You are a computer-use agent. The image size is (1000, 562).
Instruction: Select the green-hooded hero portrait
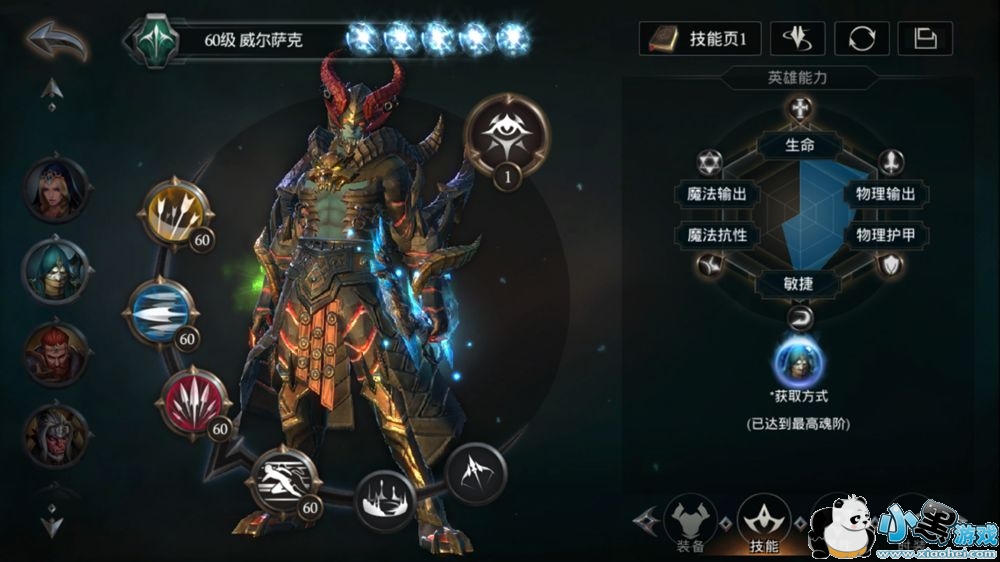pyautogui.click(x=56, y=270)
